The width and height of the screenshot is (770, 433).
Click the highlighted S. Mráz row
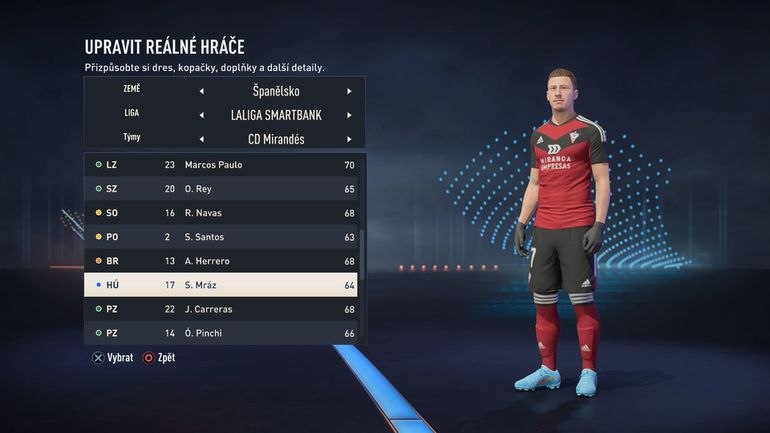coord(222,285)
